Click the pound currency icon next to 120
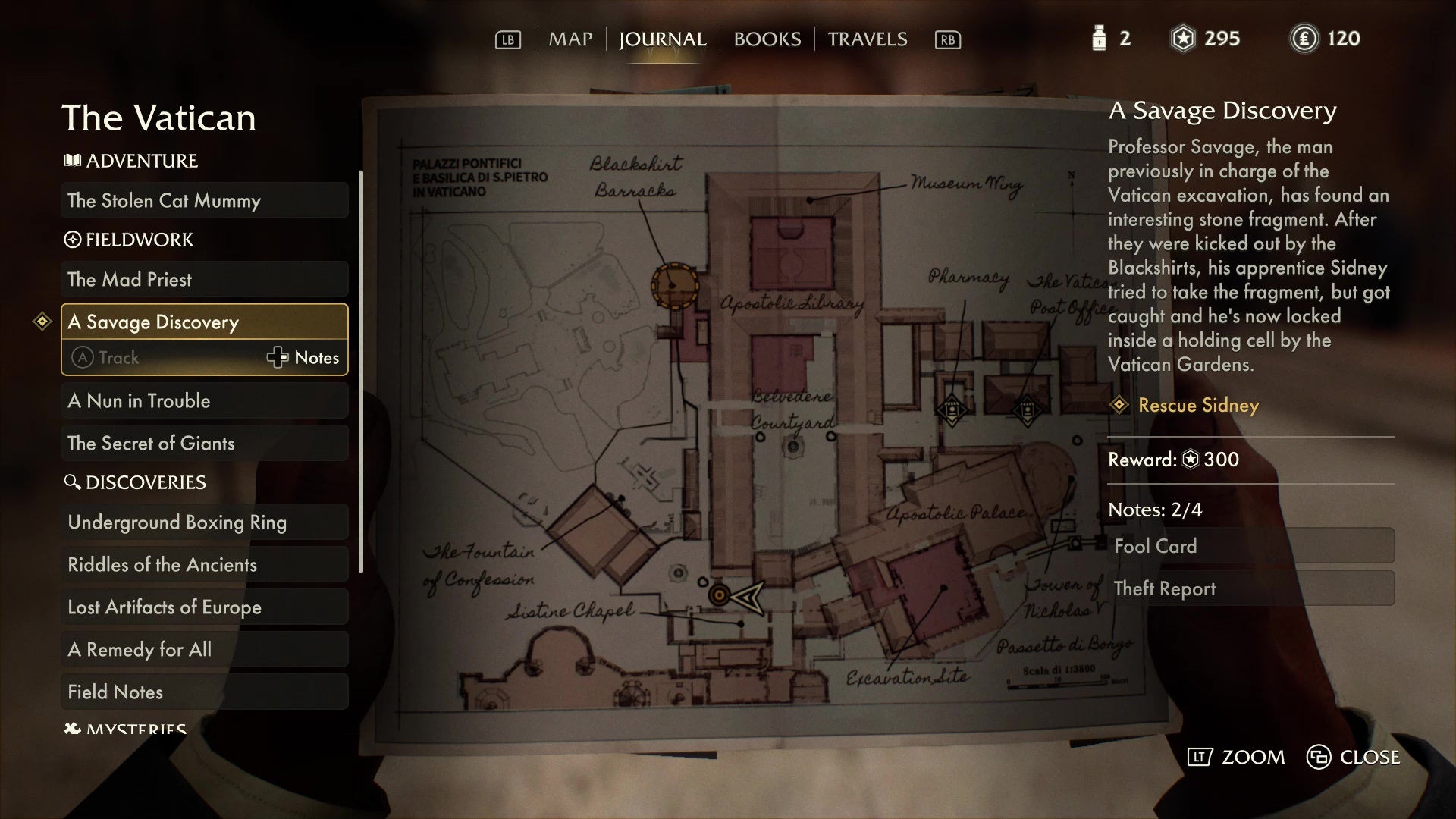The height and width of the screenshot is (819, 1456). click(x=1305, y=38)
